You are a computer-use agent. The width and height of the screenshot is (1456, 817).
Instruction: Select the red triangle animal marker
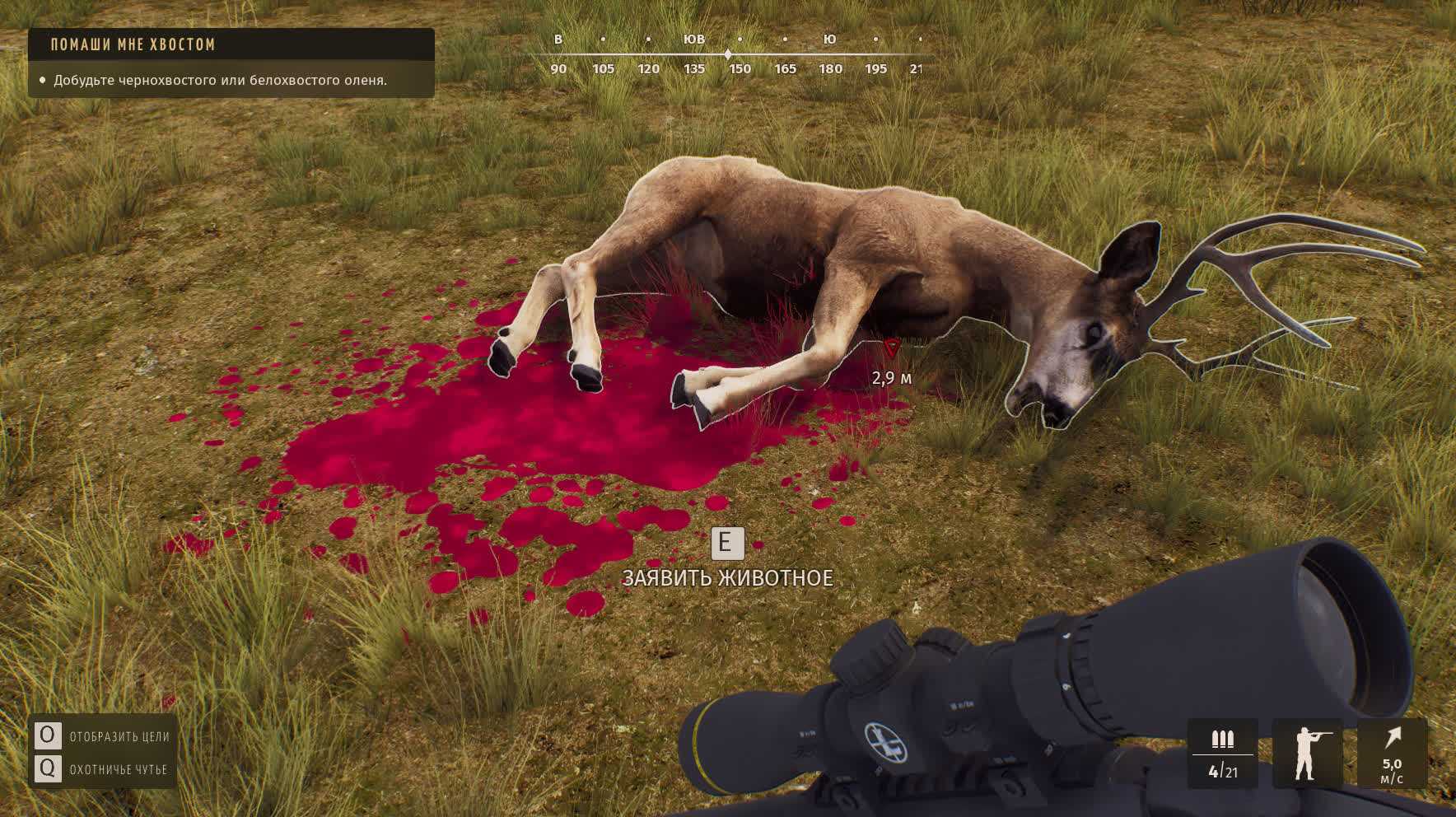coord(891,348)
